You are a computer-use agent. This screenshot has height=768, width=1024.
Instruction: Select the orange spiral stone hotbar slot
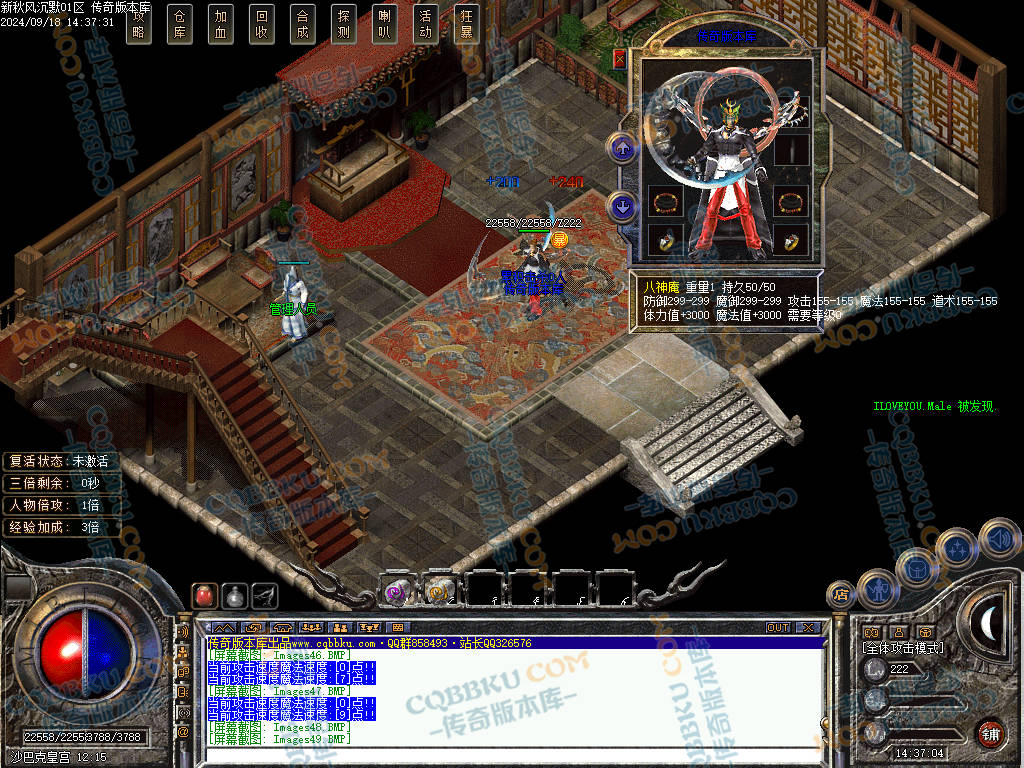(439, 591)
